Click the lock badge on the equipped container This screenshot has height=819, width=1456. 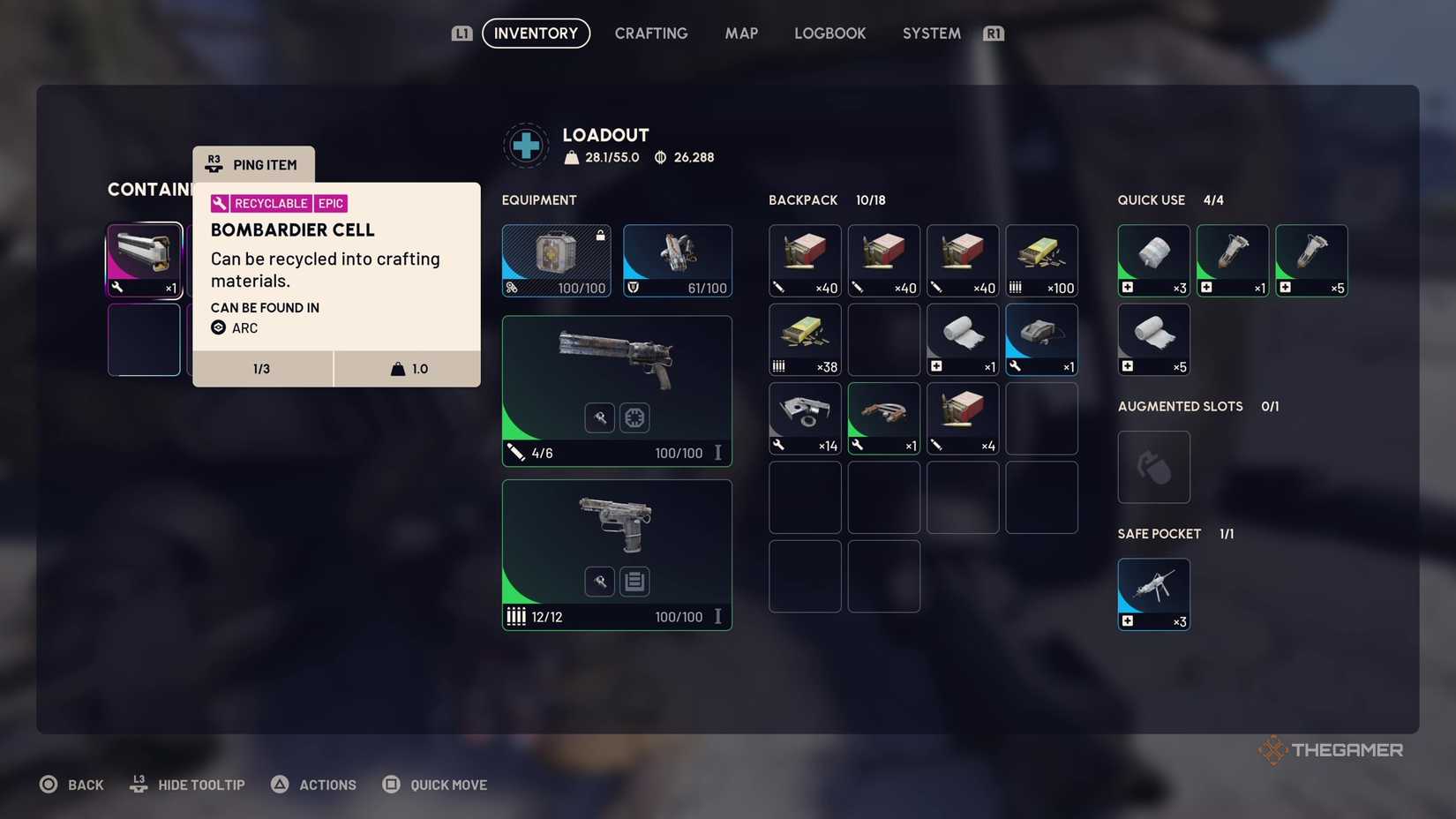(600, 236)
